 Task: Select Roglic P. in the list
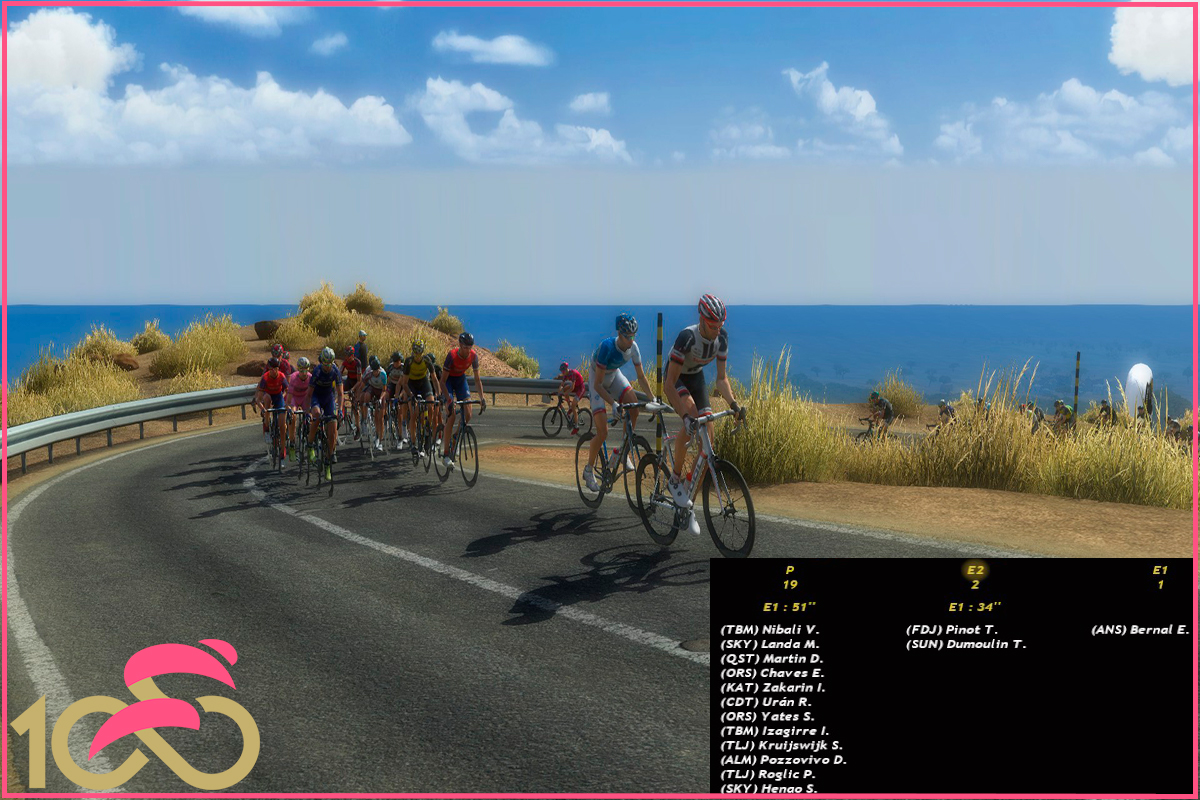[767, 775]
